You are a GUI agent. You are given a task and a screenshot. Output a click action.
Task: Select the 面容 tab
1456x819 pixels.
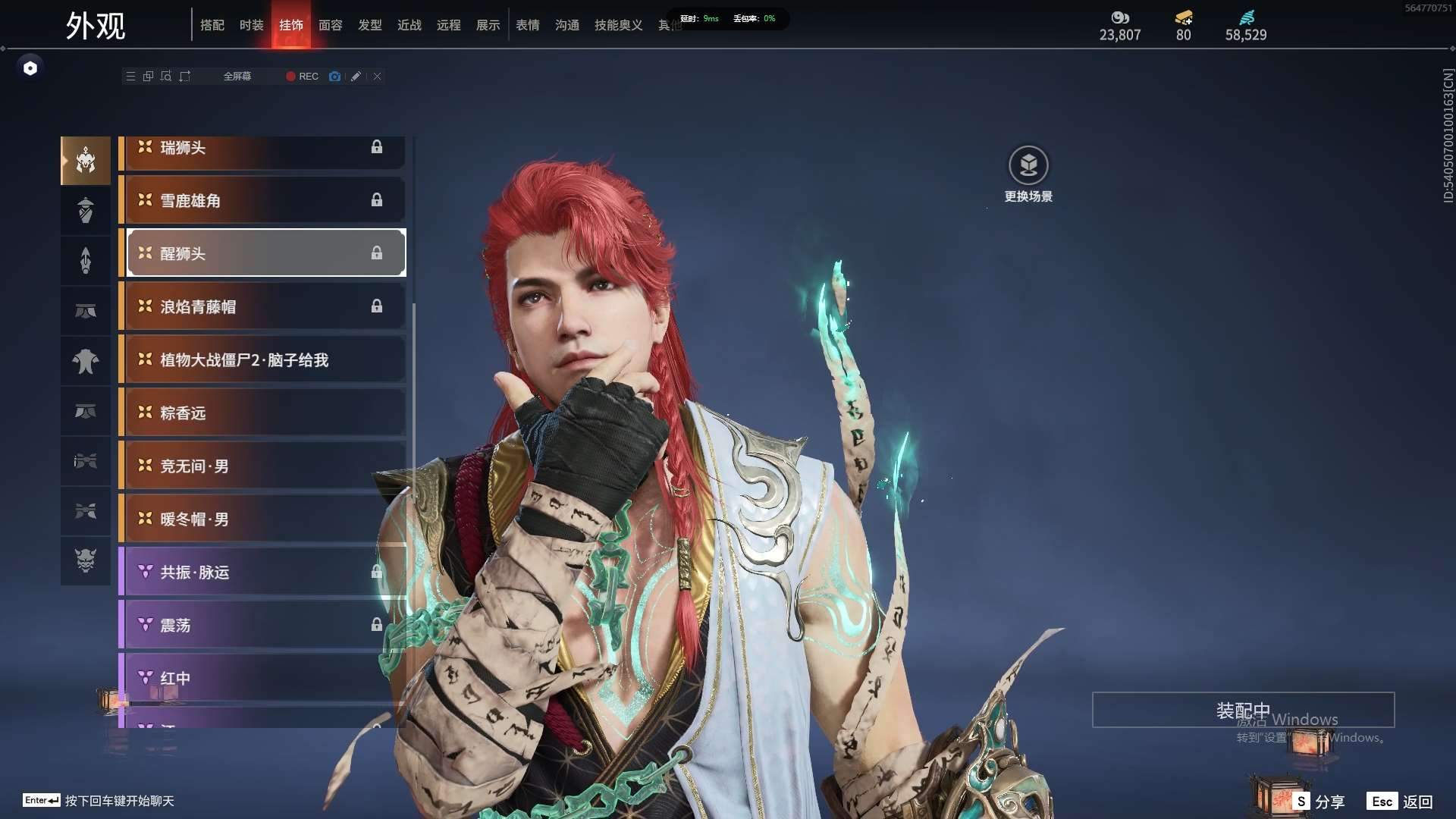point(330,25)
